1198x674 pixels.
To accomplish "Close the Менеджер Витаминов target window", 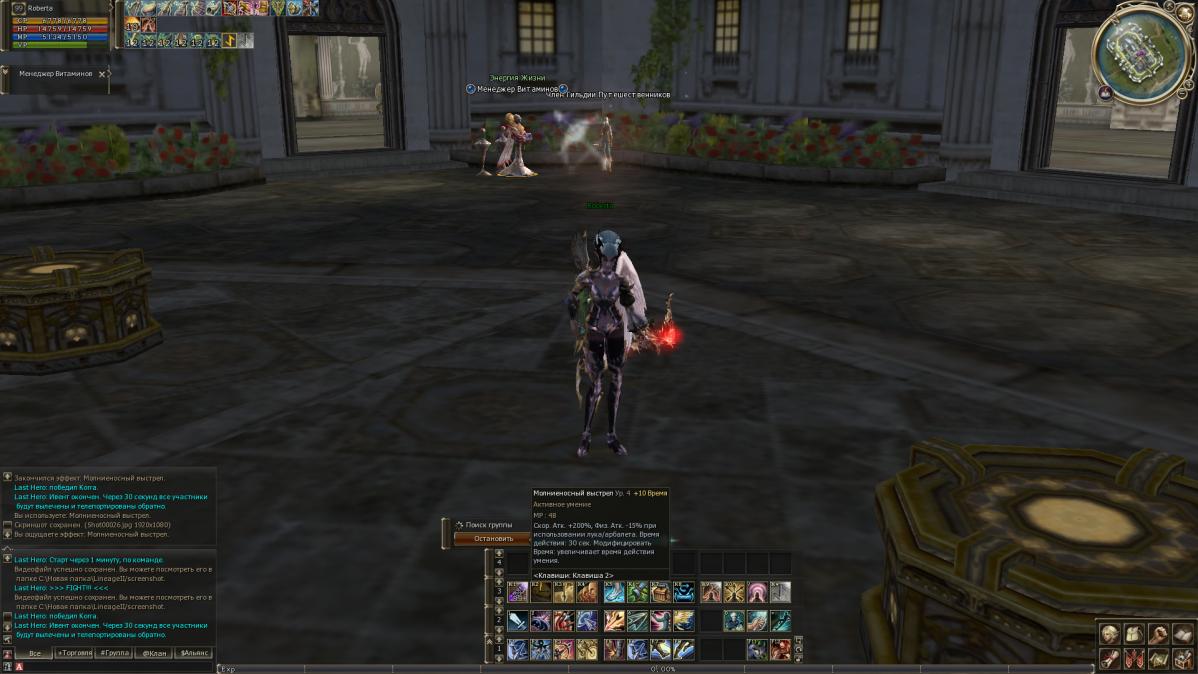I will coord(102,74).
